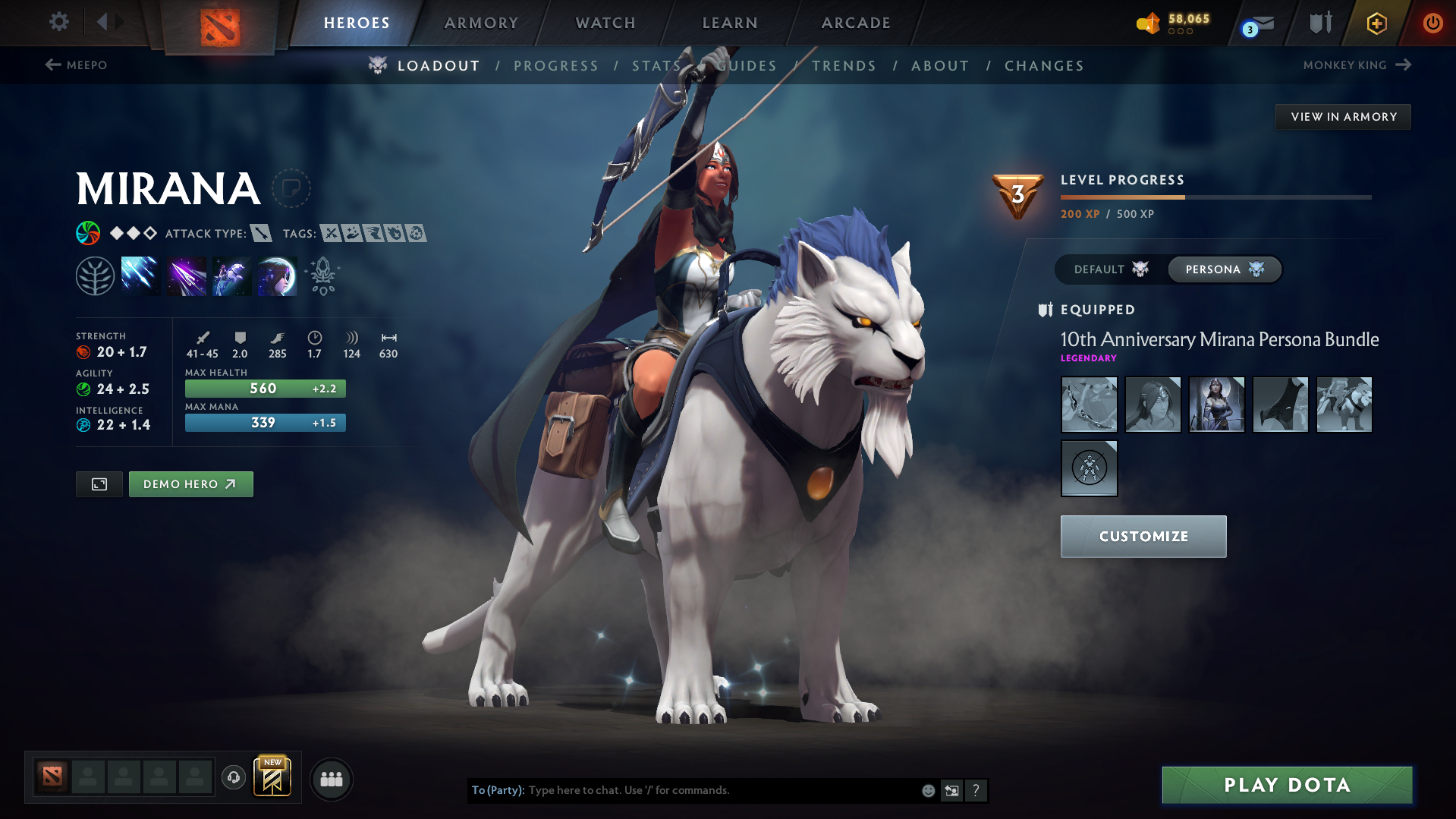Image resolution: width=1456 pixels, height=819 pixels.
Task: Open the first Persona bundle item thumbnail
Action: tap(1089, 405)
